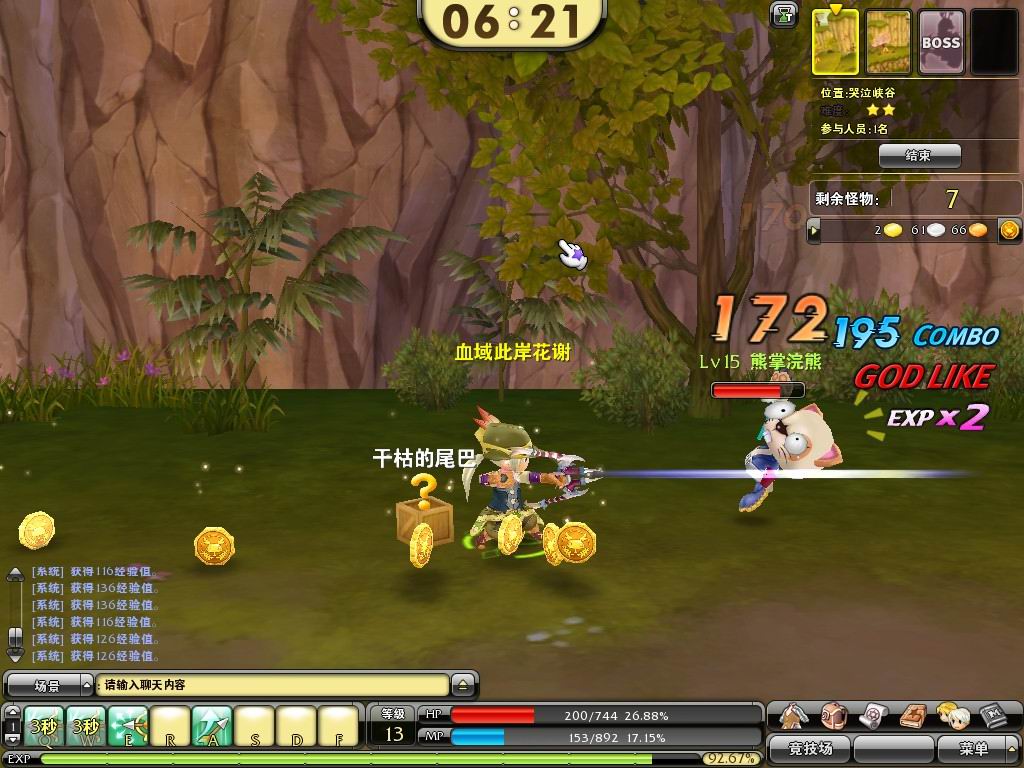Click the hourglass icon beside stage thumbnails
This screenshot has height=768, width=1024.
pyautogui.click(x=783, y=14)
